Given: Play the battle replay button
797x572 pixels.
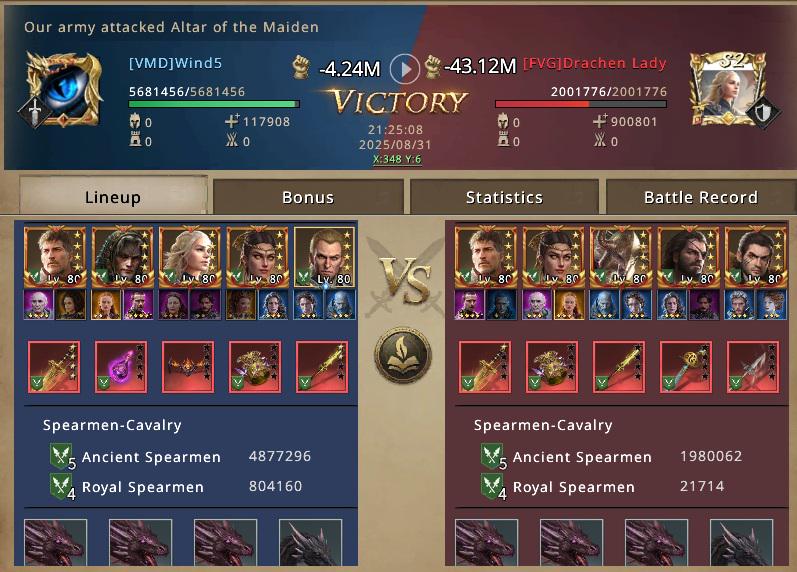Looking at the screenshot, I should point(404,68).
